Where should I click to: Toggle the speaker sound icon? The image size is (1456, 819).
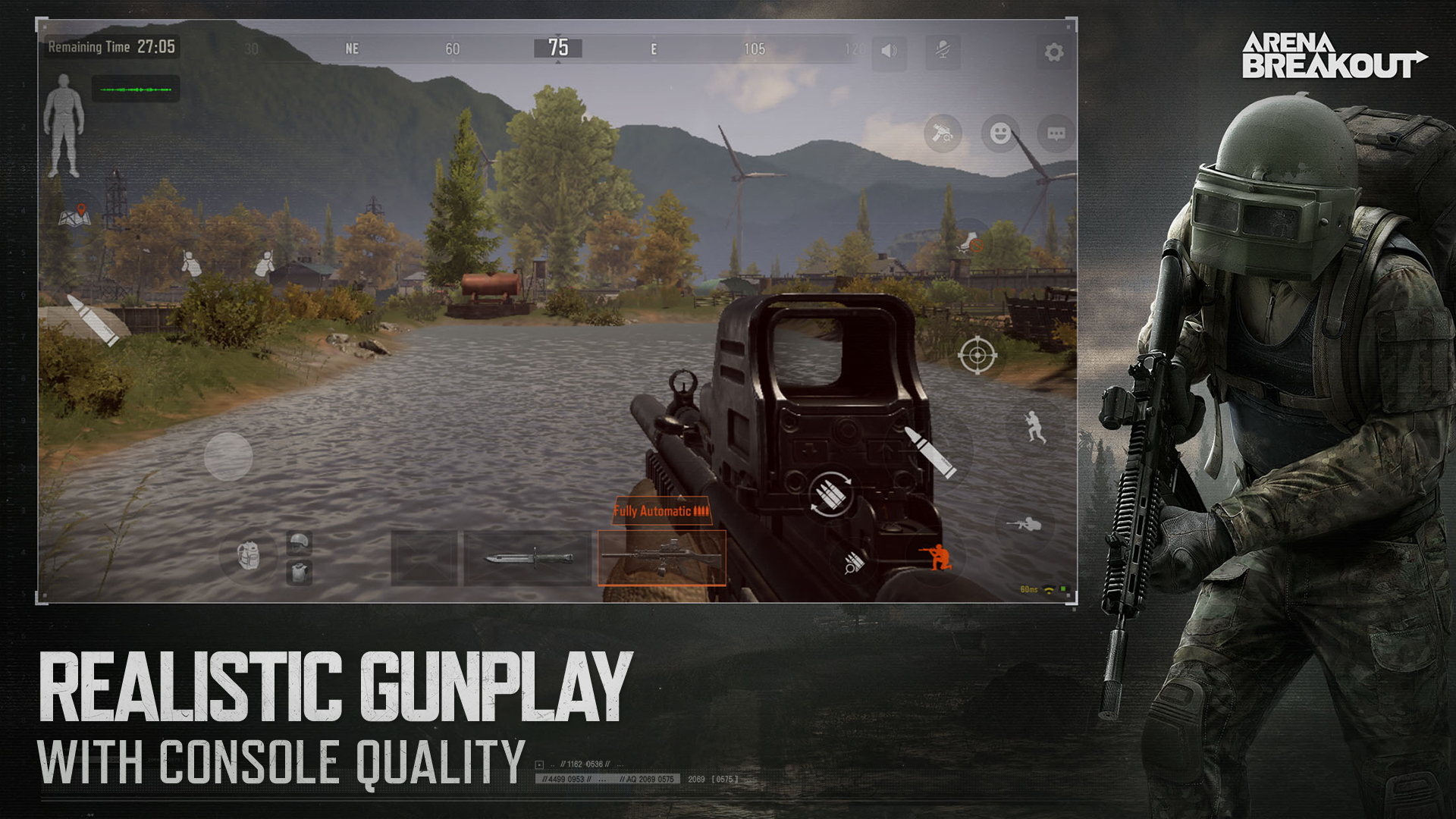pyautogui.click(x=889, y=52)
